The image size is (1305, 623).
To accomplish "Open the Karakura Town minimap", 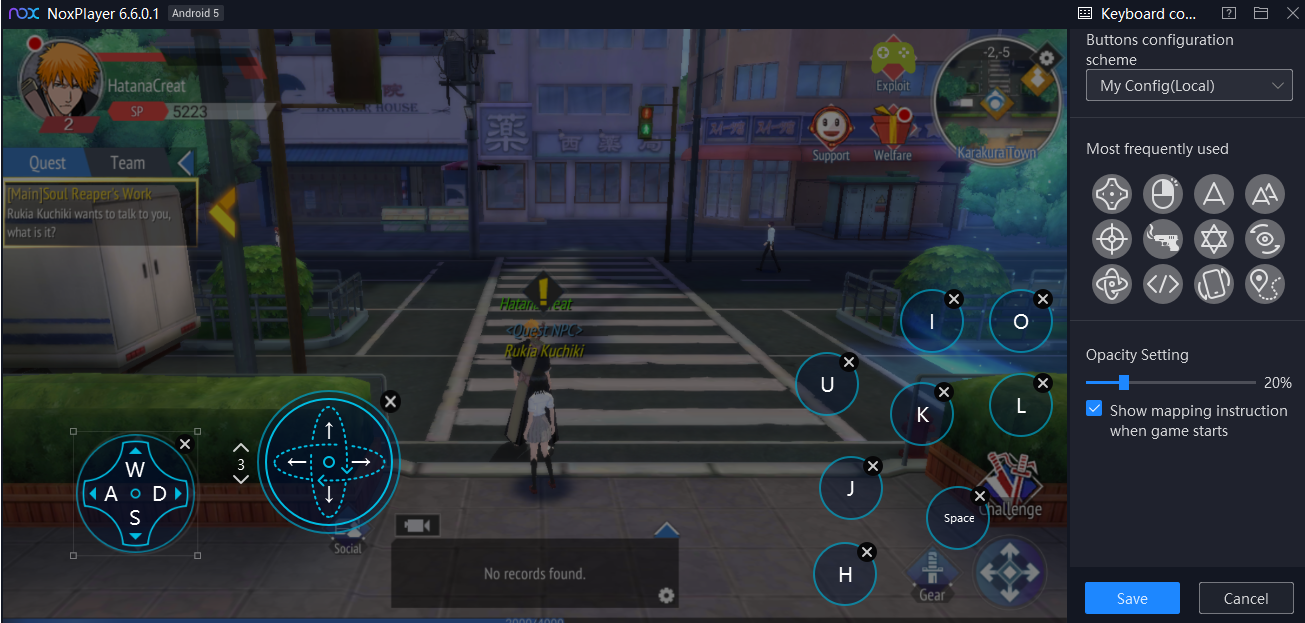I will click(997, 102).
